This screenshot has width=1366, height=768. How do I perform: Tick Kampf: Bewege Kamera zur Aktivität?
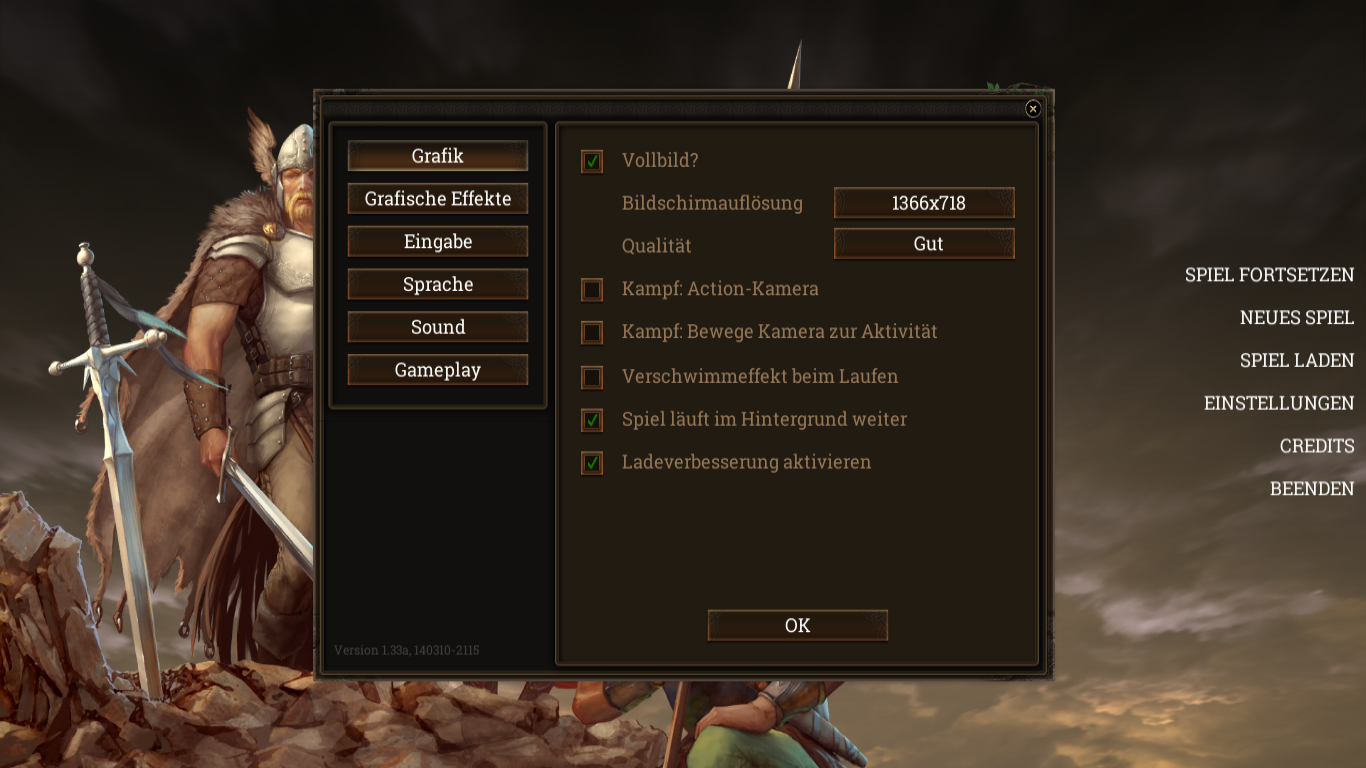pyautogui.click(x=592, y=332)
